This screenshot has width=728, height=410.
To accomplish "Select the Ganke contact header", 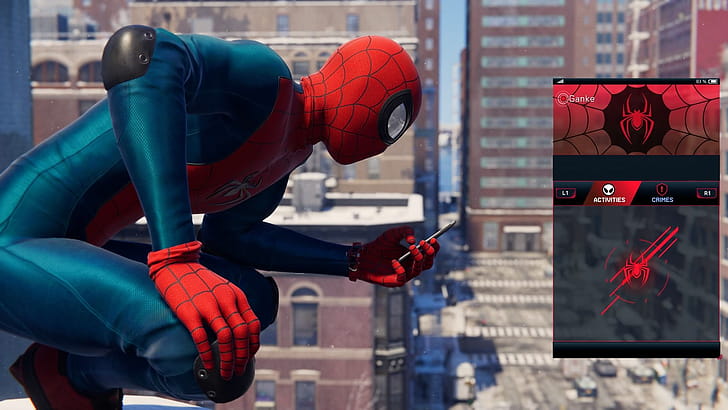I will [579, 98].
